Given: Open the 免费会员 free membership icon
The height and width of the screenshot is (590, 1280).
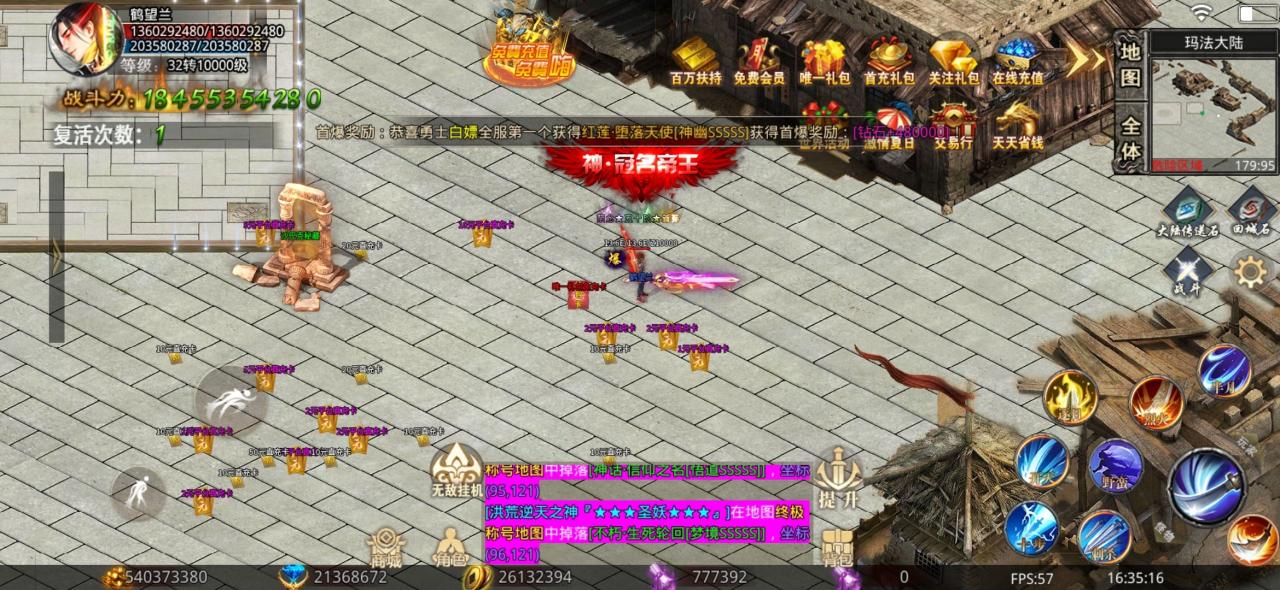Looking at the screenshot, I should (758, 59).
